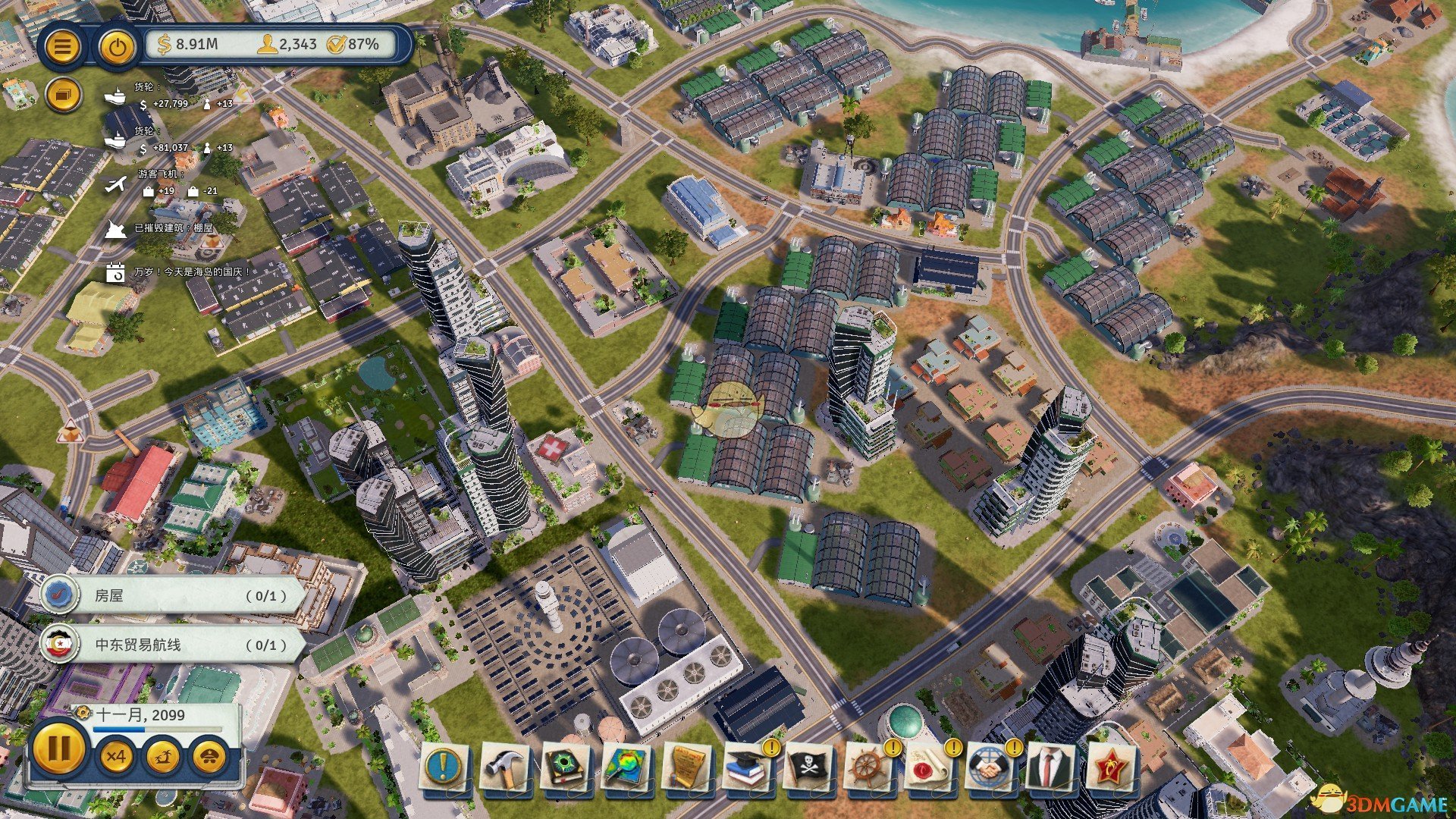The image size is (1456, 819).
Task: Pause the game with the pause button
Action: coord(58,750)
